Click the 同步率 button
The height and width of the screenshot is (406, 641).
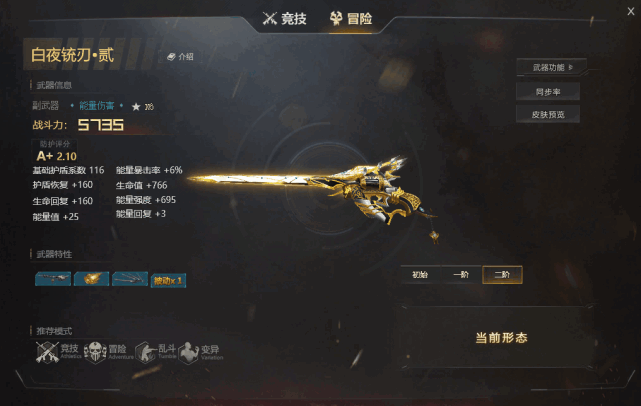[548, 91]
